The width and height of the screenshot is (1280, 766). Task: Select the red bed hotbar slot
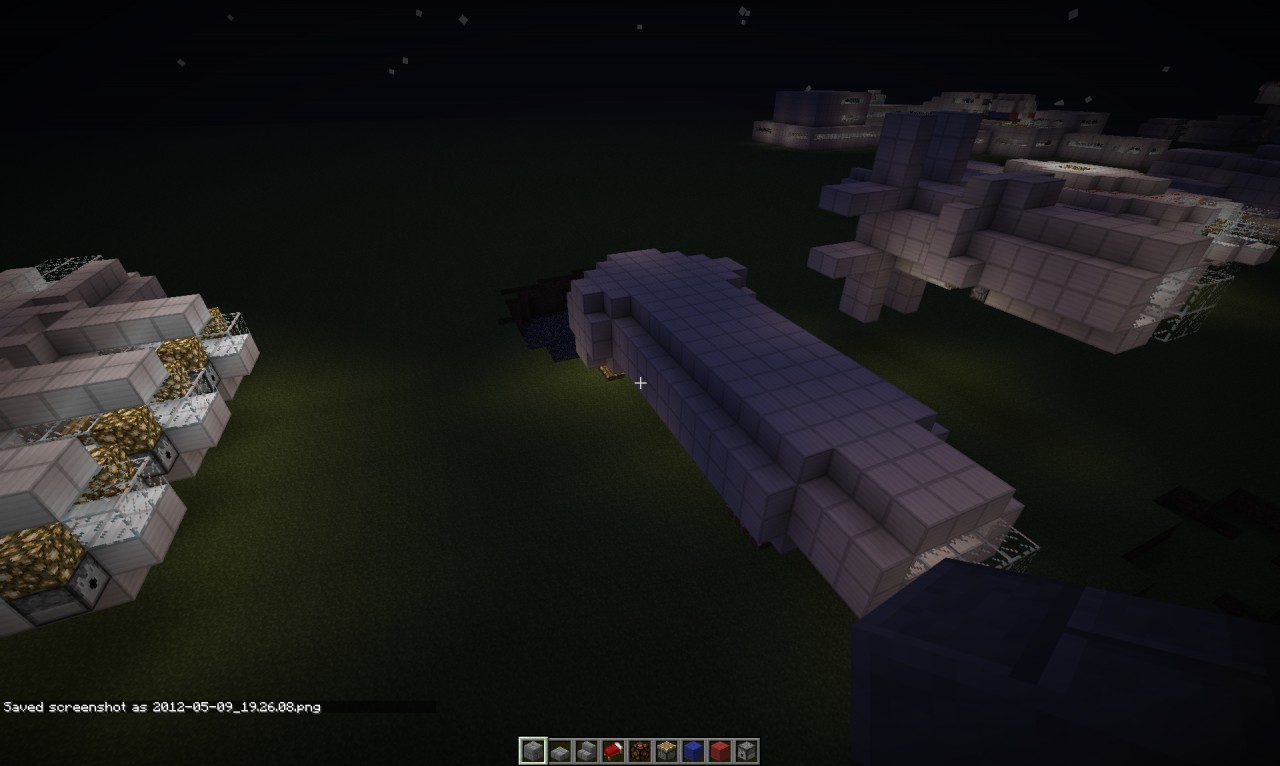tap(613, 751)
